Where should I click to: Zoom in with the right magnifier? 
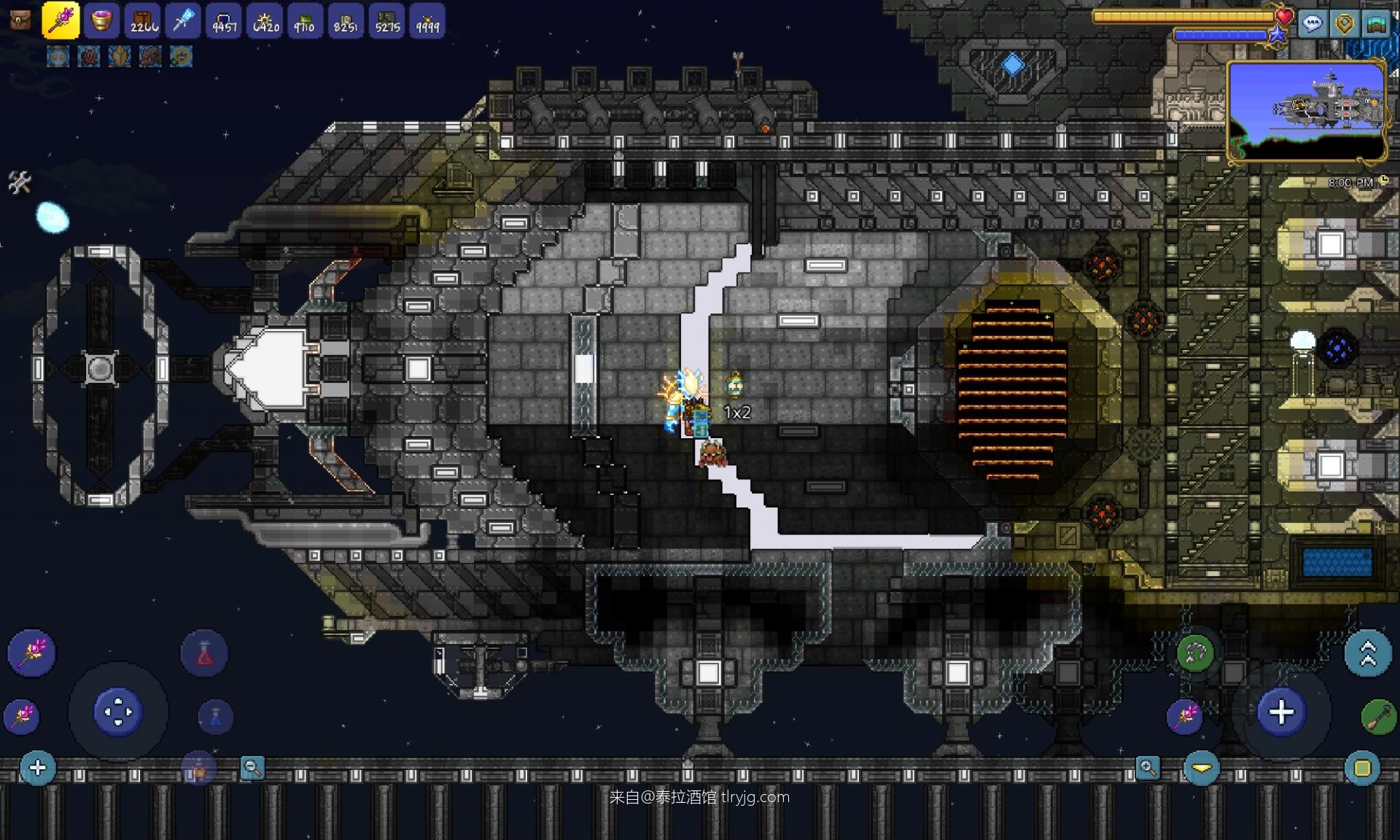coord(1148,768)
